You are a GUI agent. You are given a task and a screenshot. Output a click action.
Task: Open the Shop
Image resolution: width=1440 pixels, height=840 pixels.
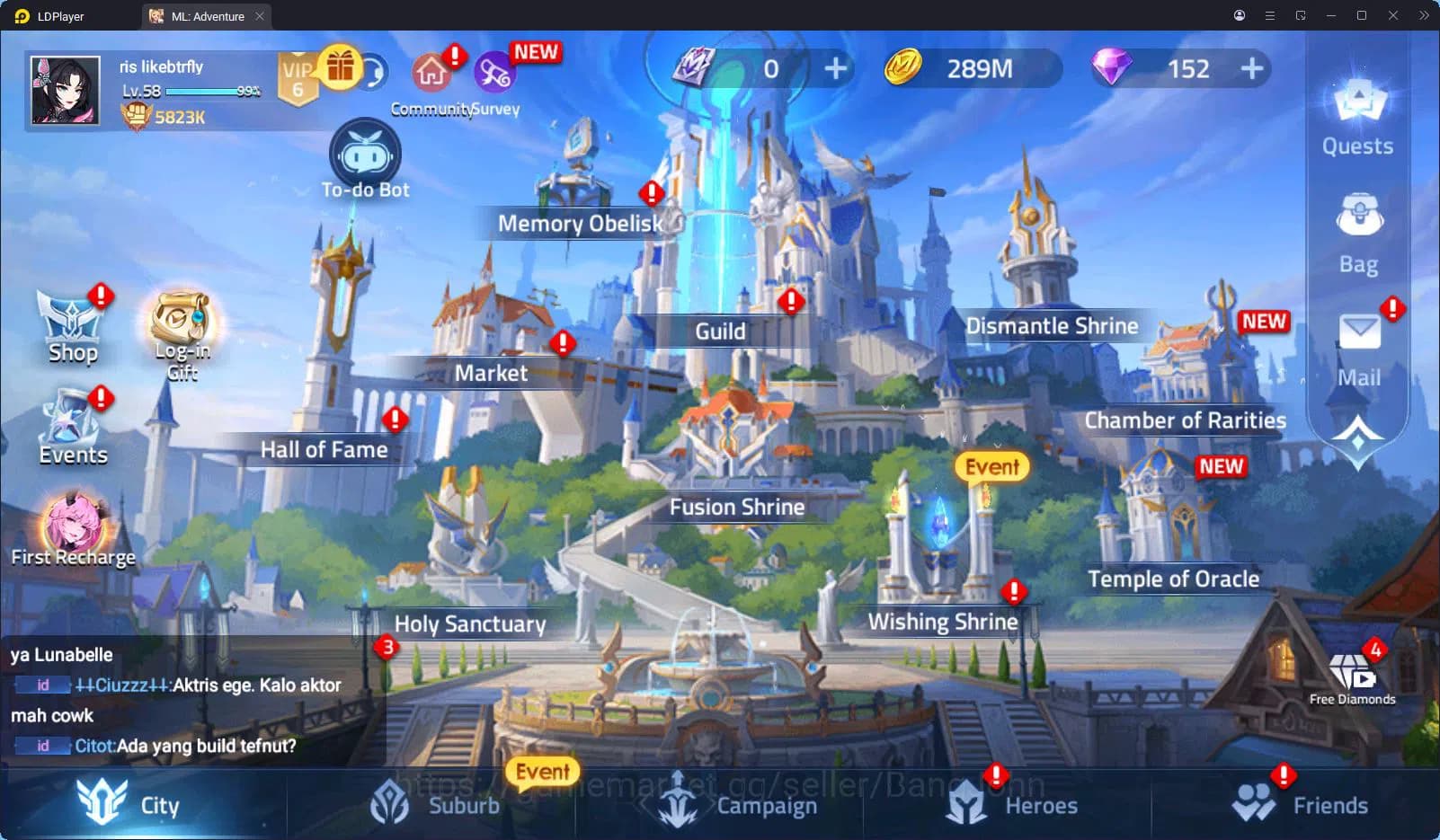pyautogui.click(x=72, y=323)
